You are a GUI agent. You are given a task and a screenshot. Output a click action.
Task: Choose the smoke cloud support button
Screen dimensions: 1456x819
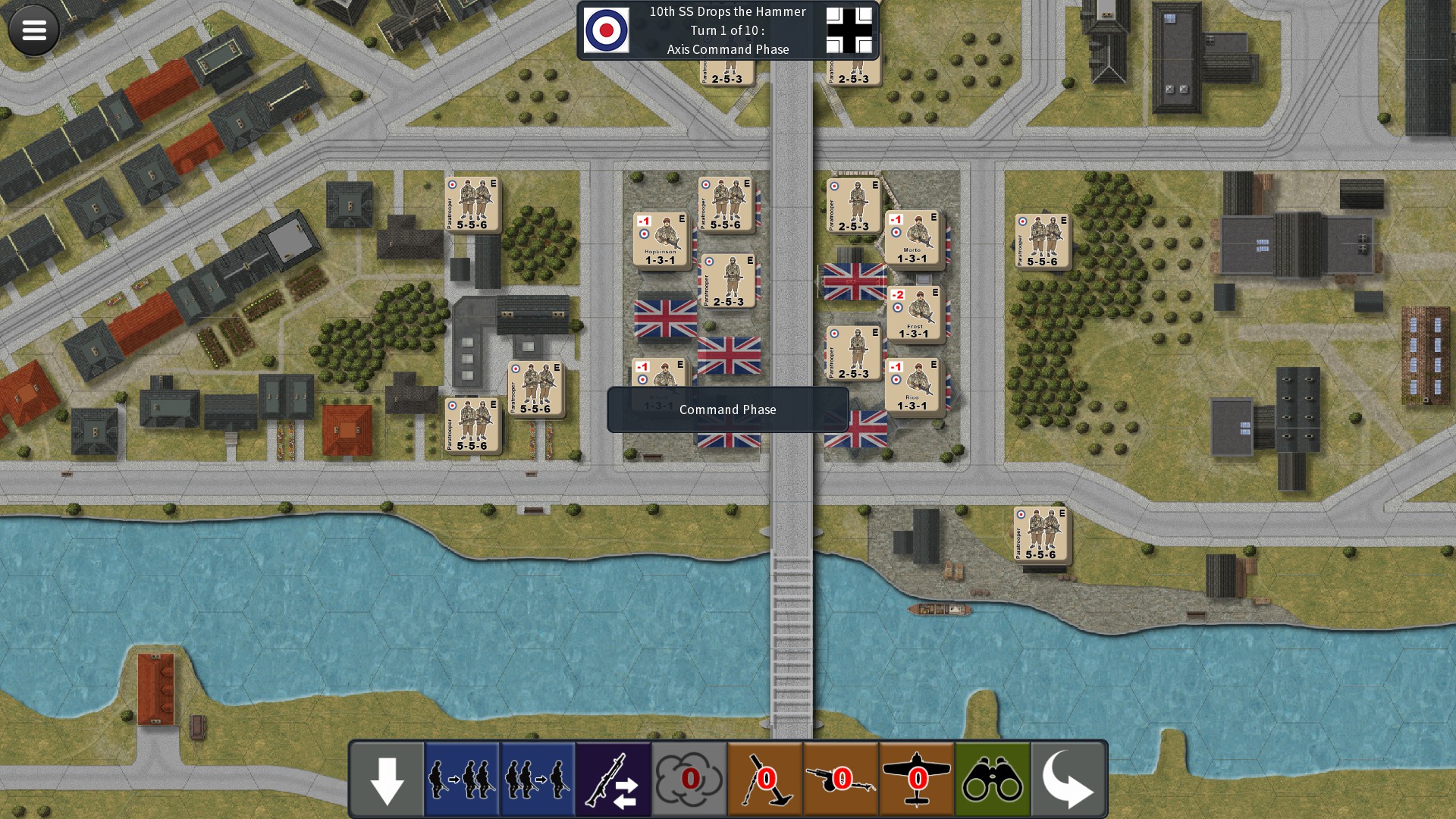(689, 780)
